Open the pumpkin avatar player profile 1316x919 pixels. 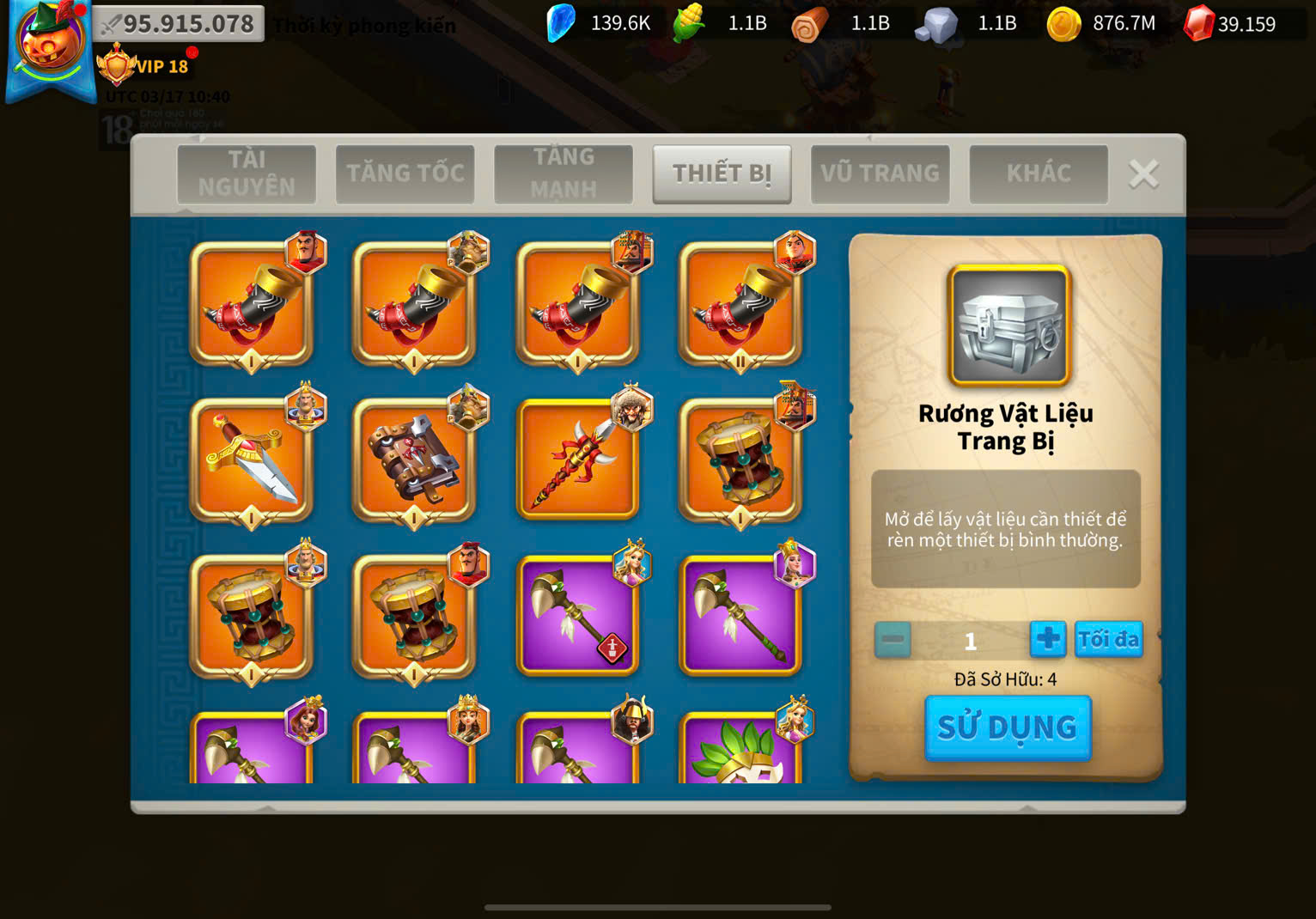click(50, 45)
